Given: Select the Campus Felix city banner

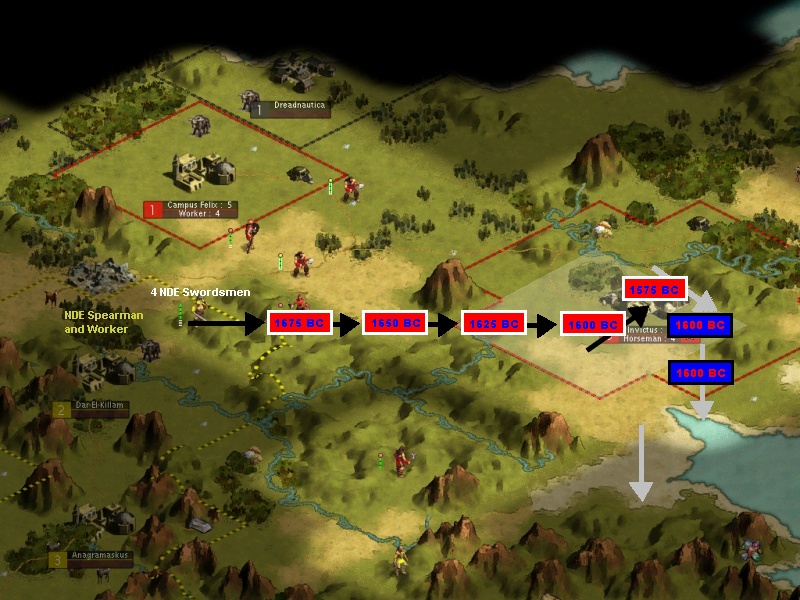Looking at the screenshot, I should click(x=200, y=208).
